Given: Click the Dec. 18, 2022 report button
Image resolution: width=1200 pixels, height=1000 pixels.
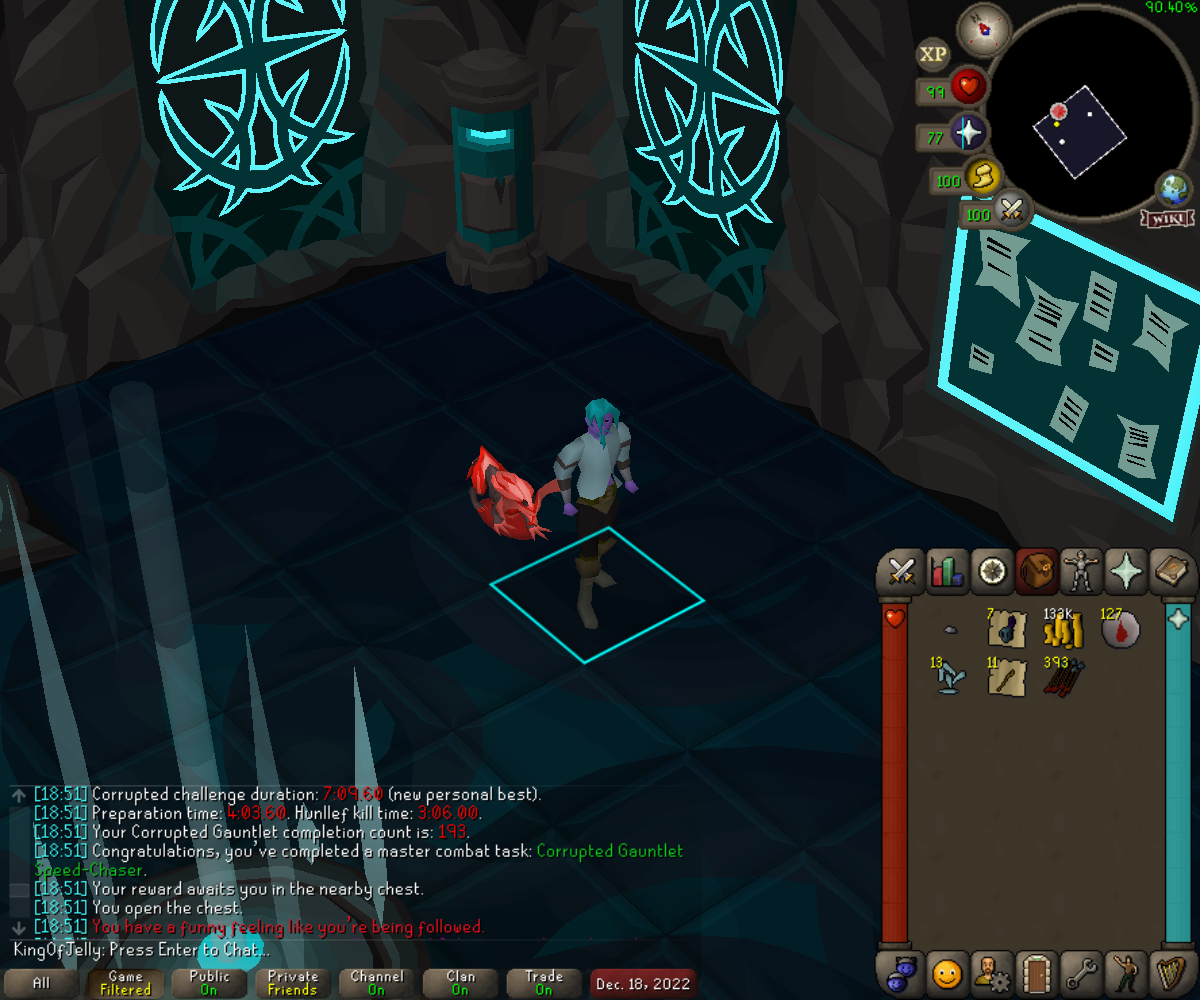Looking at the screenshot, I should 642,983.
